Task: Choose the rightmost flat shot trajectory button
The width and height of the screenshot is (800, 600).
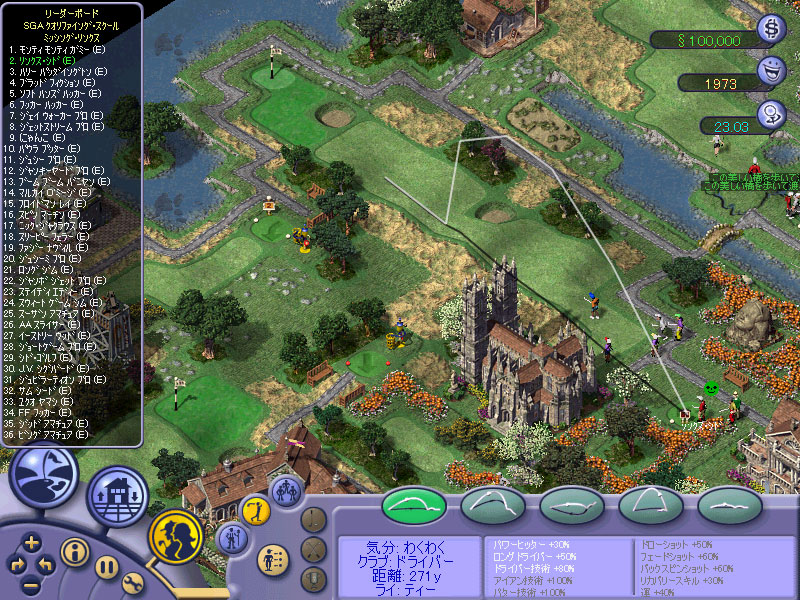Action: [x=730, y=505]
